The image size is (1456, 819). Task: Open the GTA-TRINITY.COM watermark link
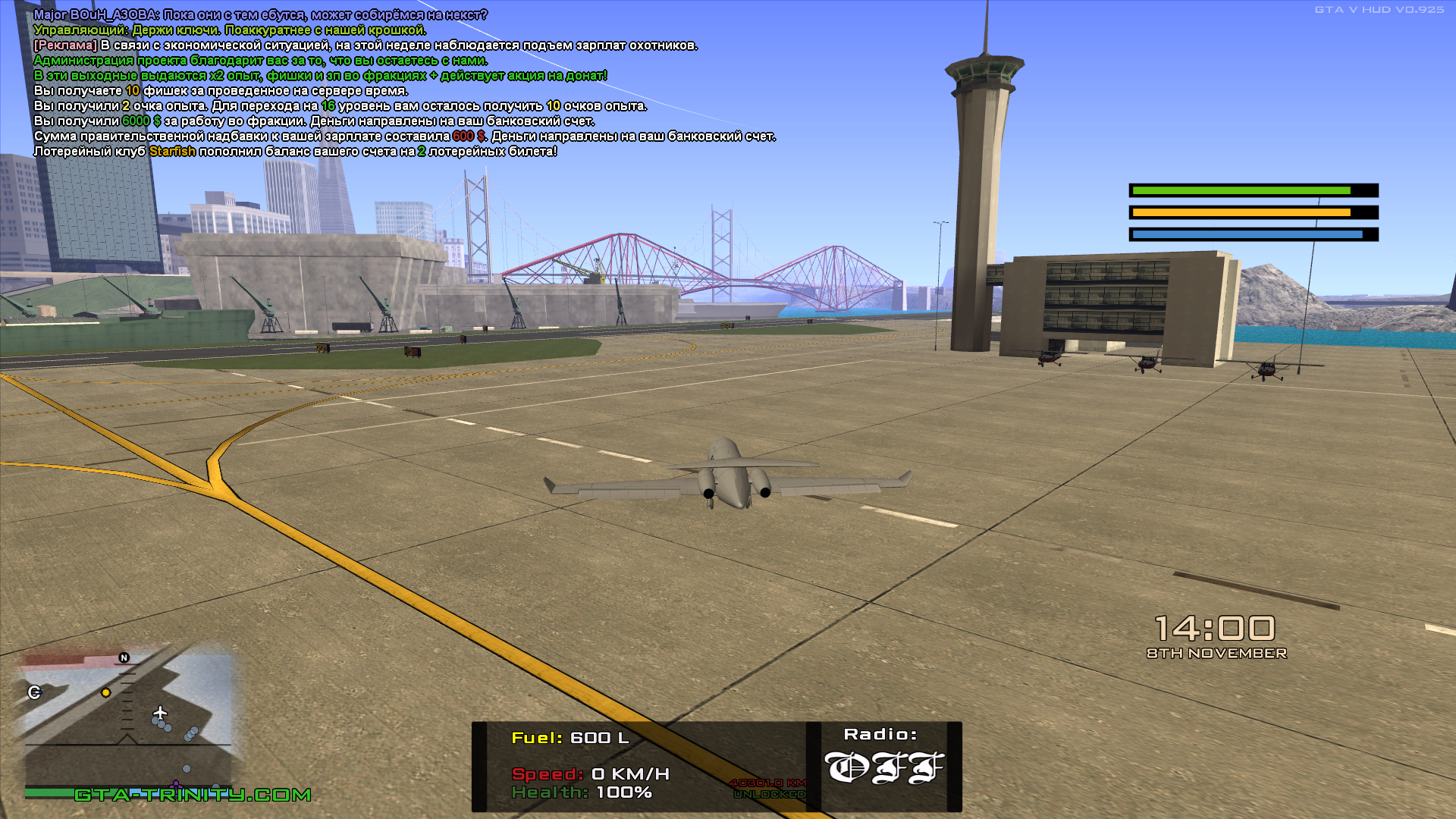(x=193, y=795)
